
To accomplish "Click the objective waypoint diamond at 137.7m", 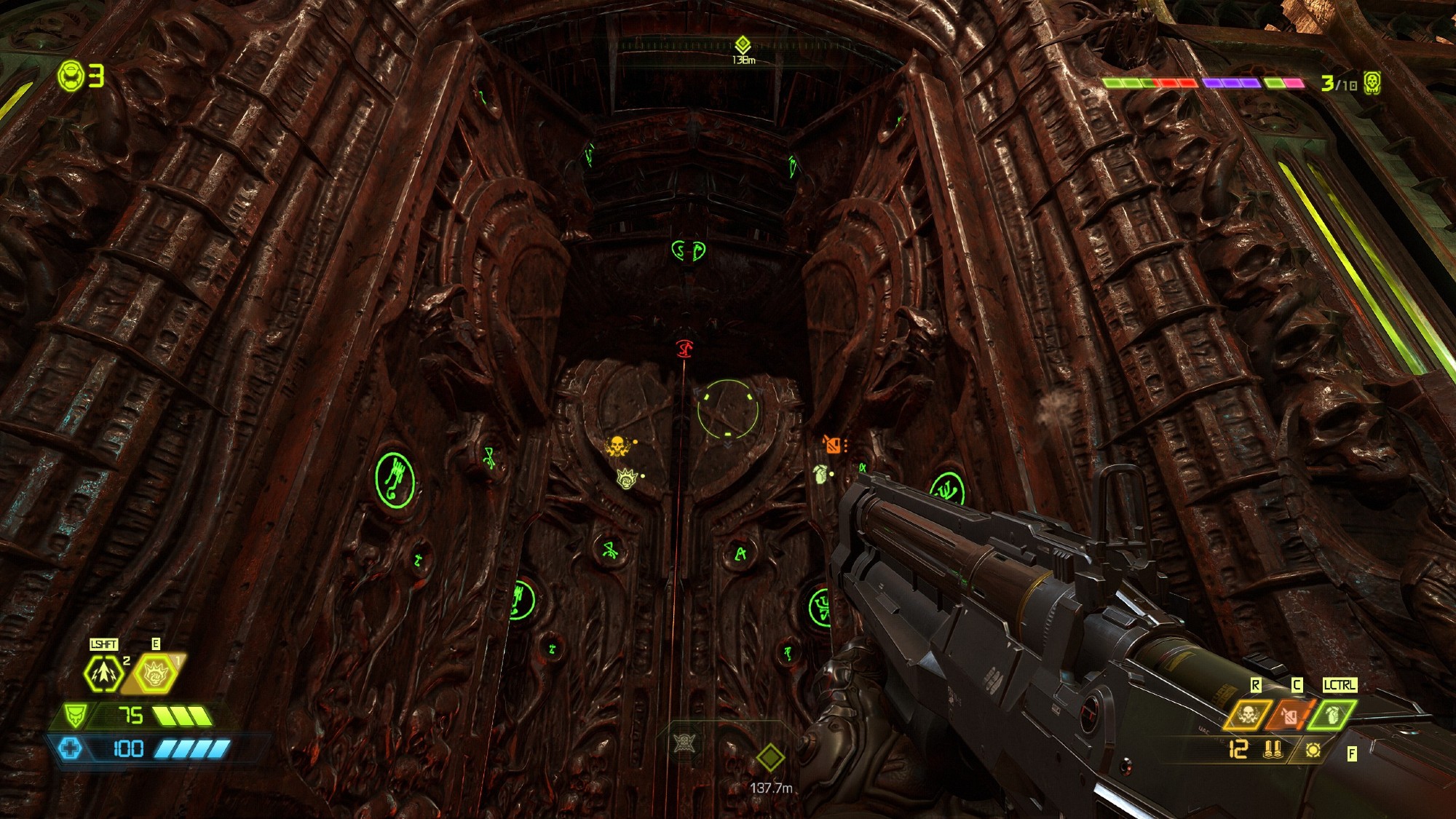I will [769, 758].
